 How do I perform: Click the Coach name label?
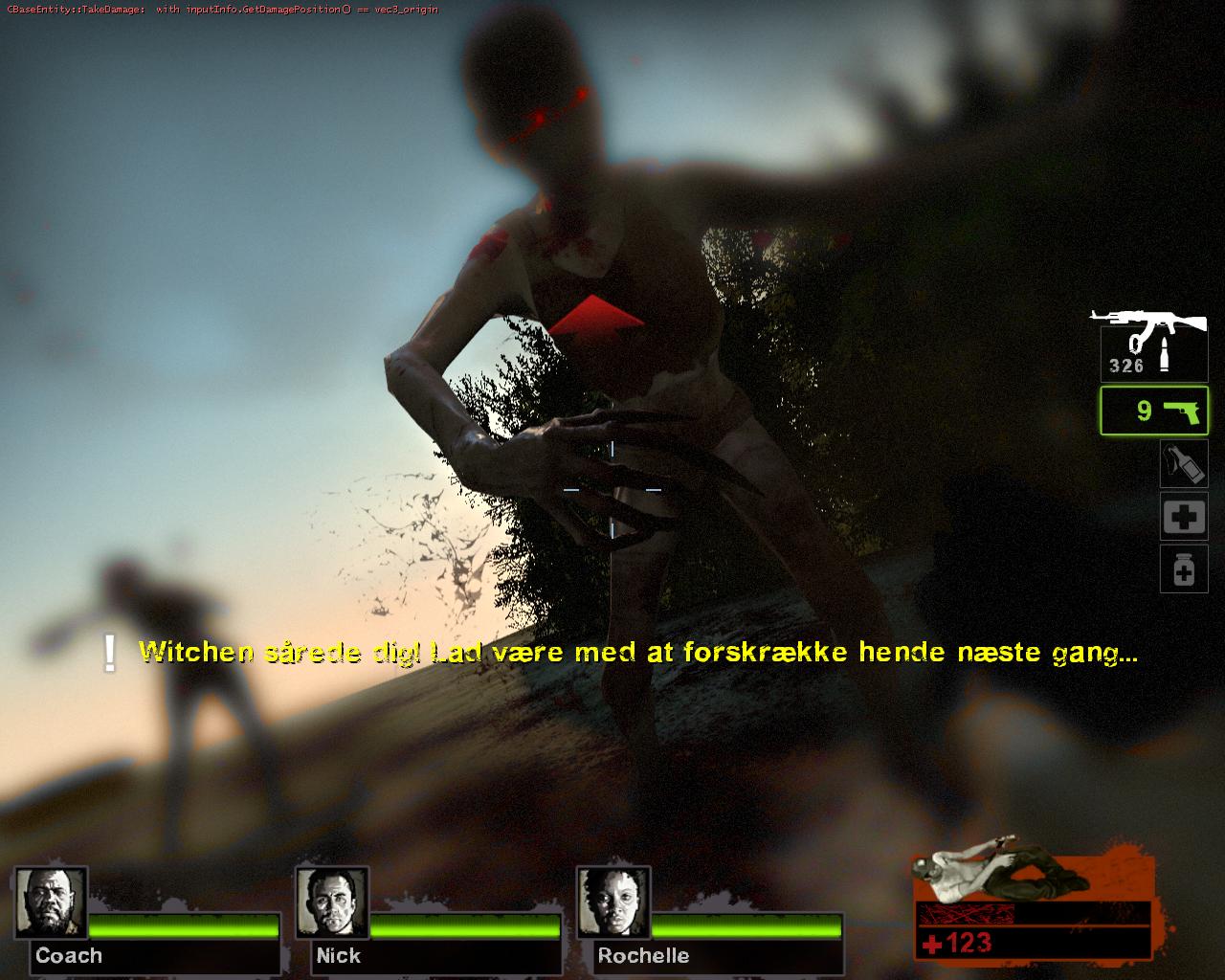(68, 955)
